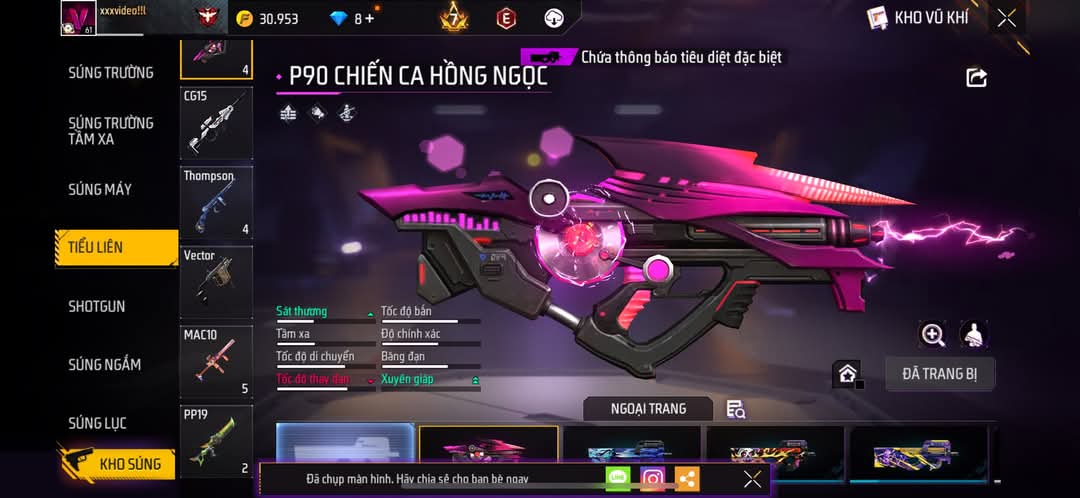The height and width of the screenshot is (498, 1080).
Task: Share the P90 weapon skin
Action: [977, 78]
